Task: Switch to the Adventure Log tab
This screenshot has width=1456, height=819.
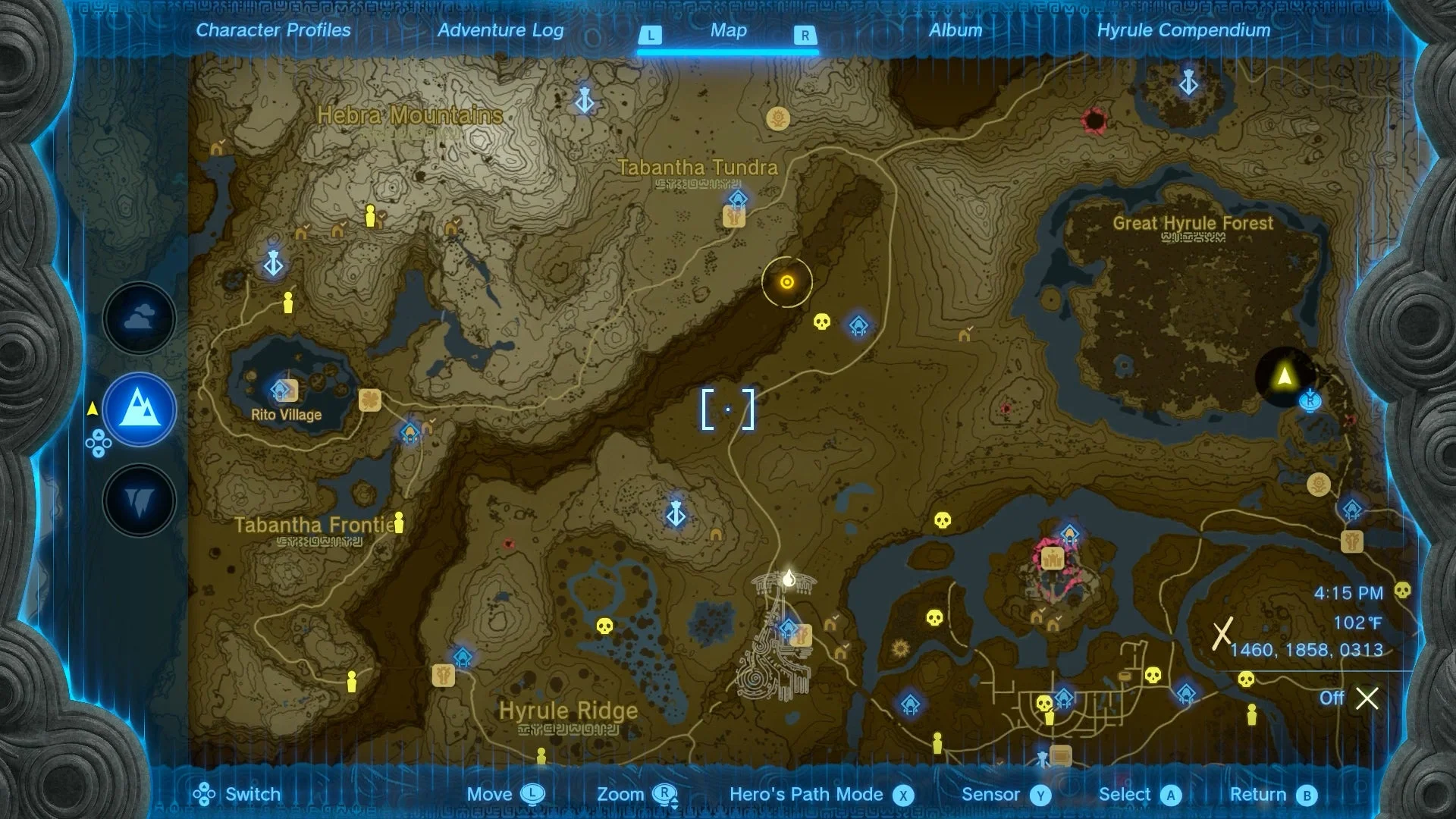Action: pyautogui.click(x=500, y=30)
